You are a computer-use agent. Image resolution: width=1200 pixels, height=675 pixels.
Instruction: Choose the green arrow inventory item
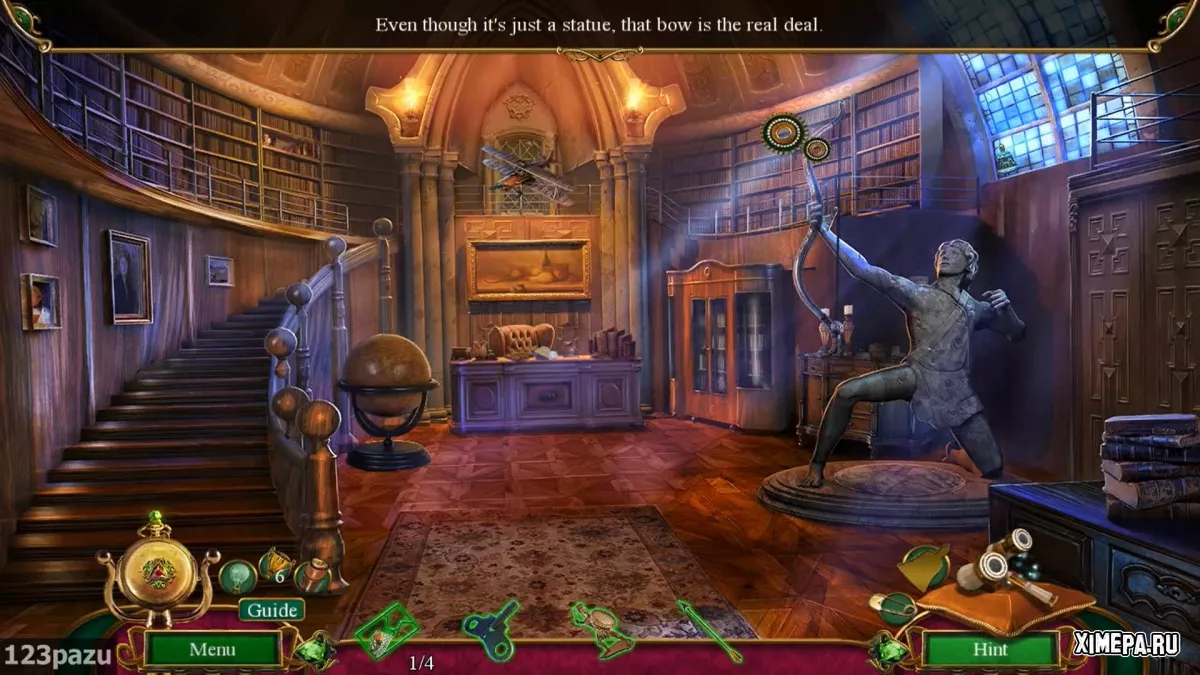[x=707, y=630]
